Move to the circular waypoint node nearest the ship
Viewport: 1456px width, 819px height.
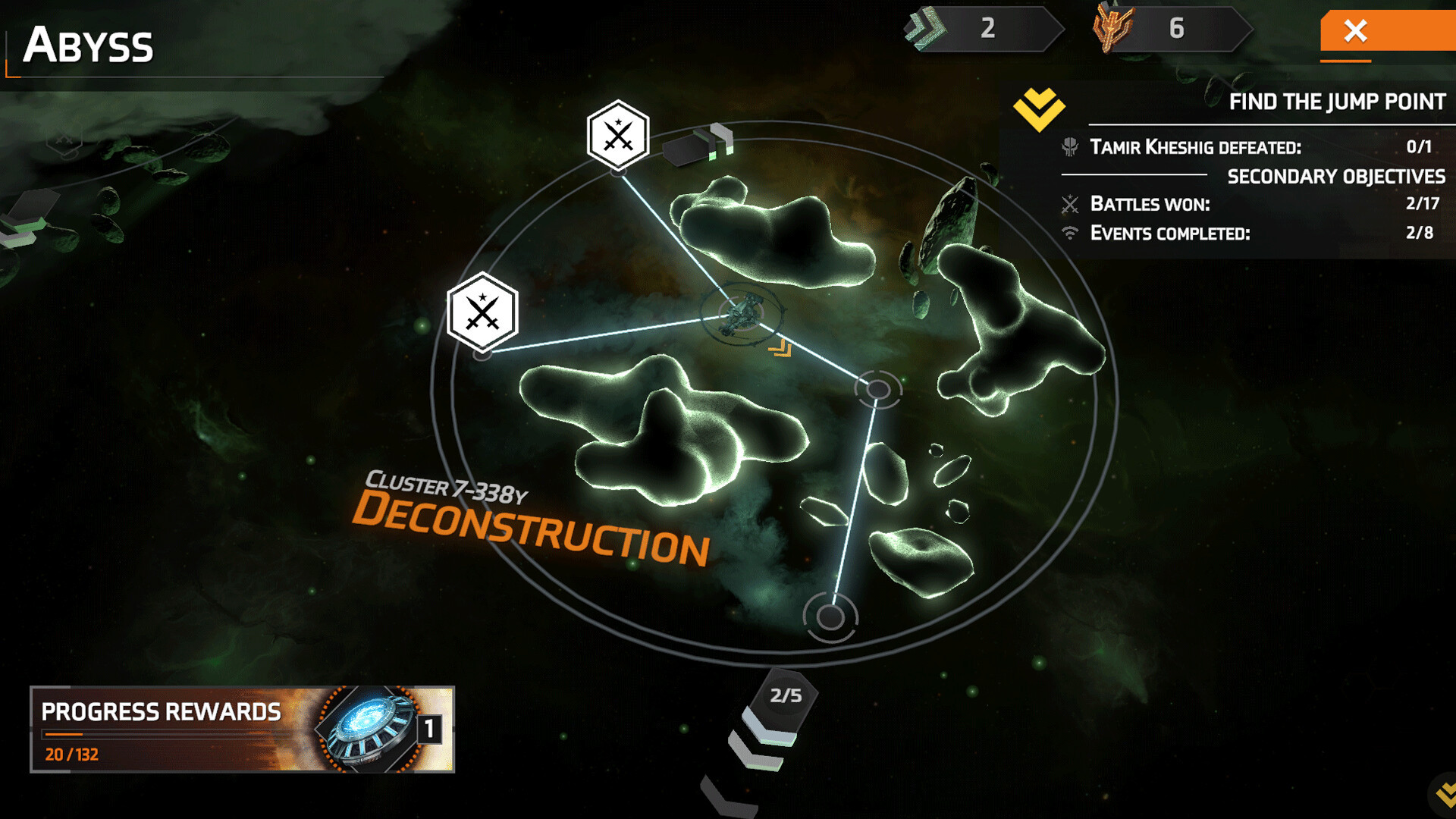click(878, 390)
